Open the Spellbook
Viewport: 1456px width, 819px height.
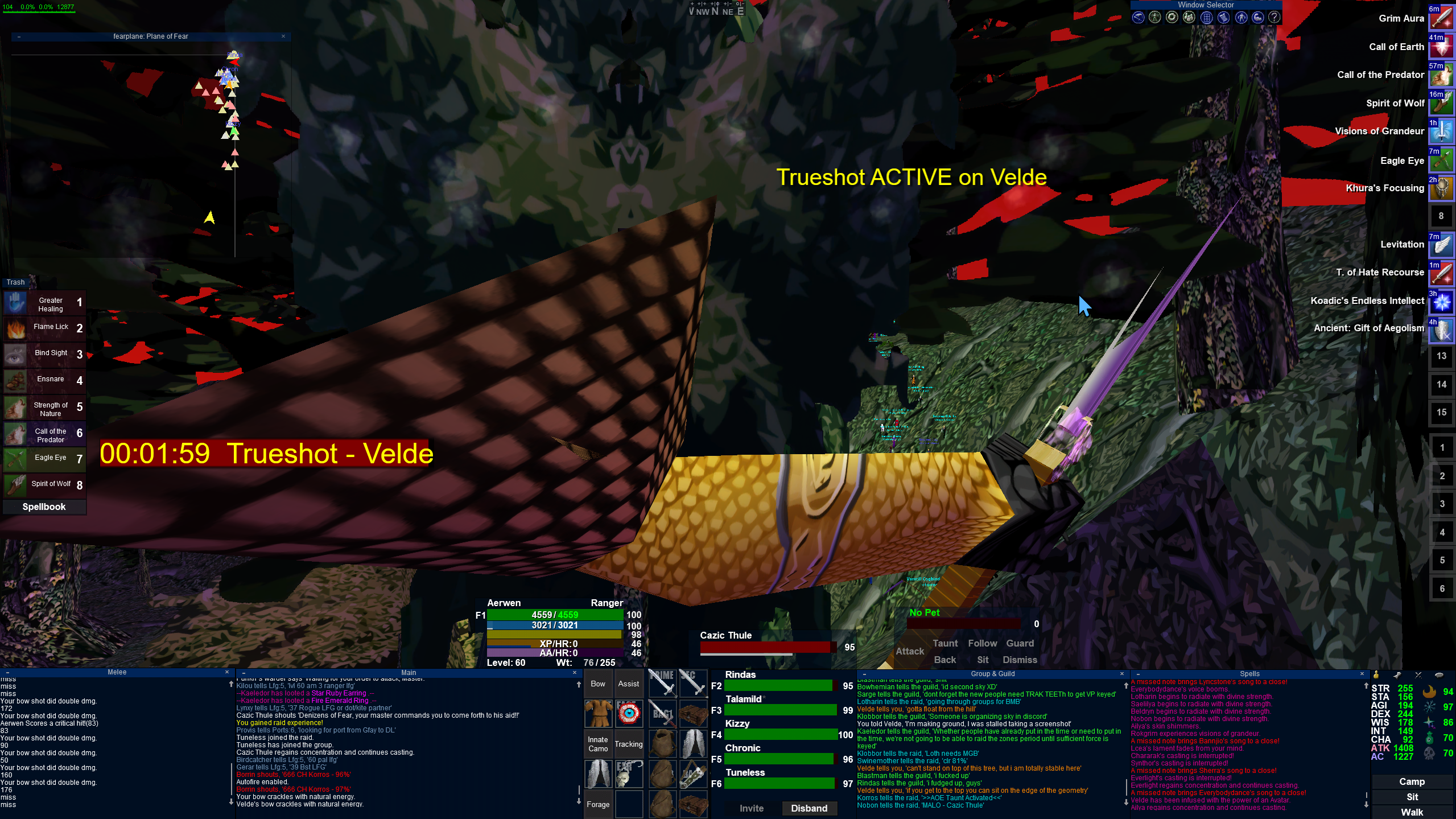[x=44, y=507]
